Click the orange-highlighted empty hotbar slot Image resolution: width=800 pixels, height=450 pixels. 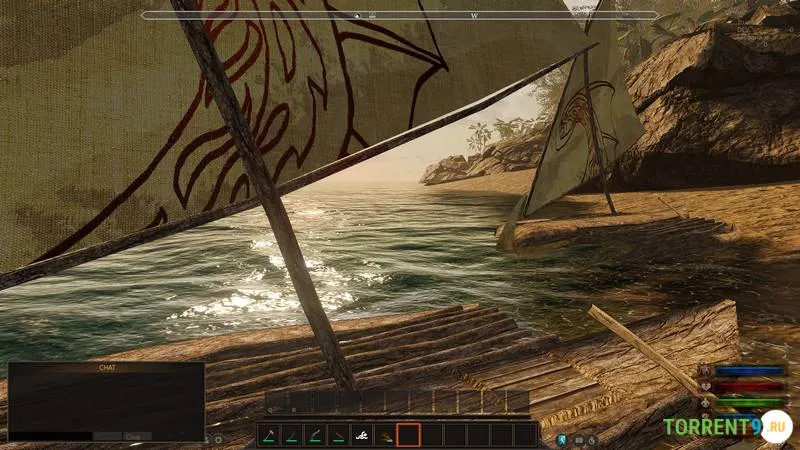[407, 435]
